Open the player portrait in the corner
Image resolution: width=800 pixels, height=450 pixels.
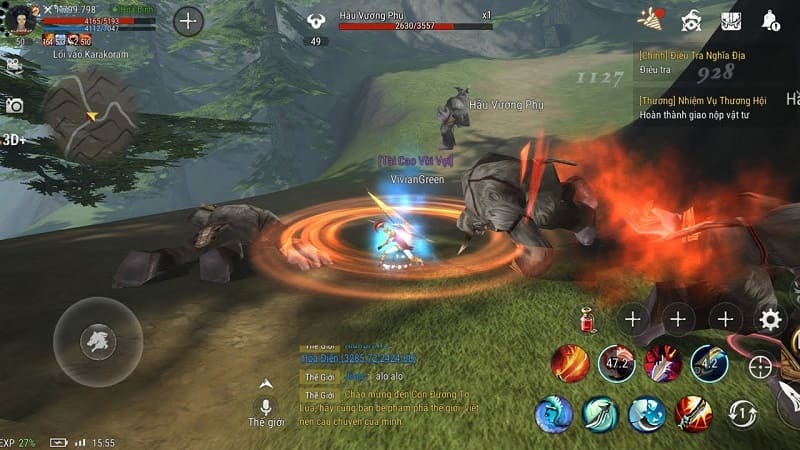point(20,19)
